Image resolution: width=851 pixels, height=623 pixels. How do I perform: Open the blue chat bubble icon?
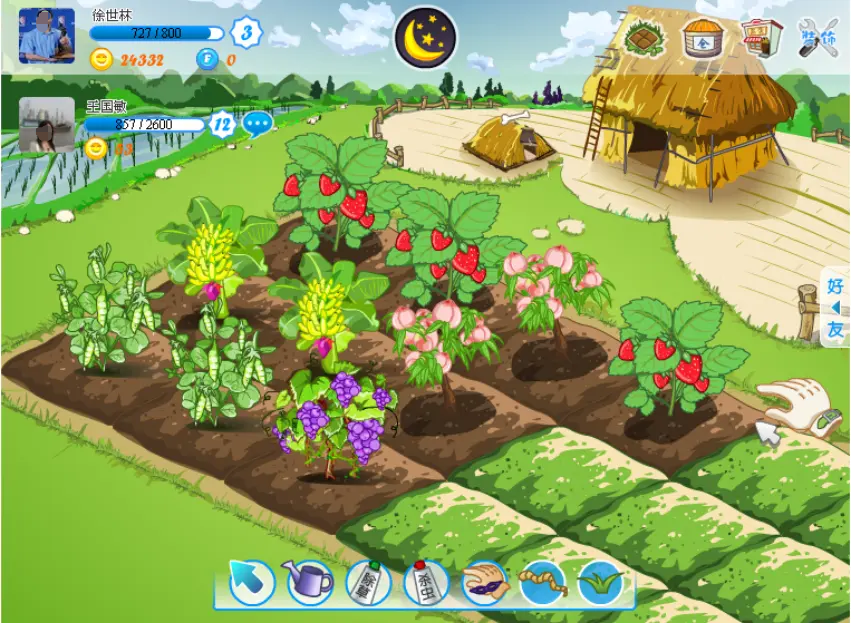click(258, 125)
